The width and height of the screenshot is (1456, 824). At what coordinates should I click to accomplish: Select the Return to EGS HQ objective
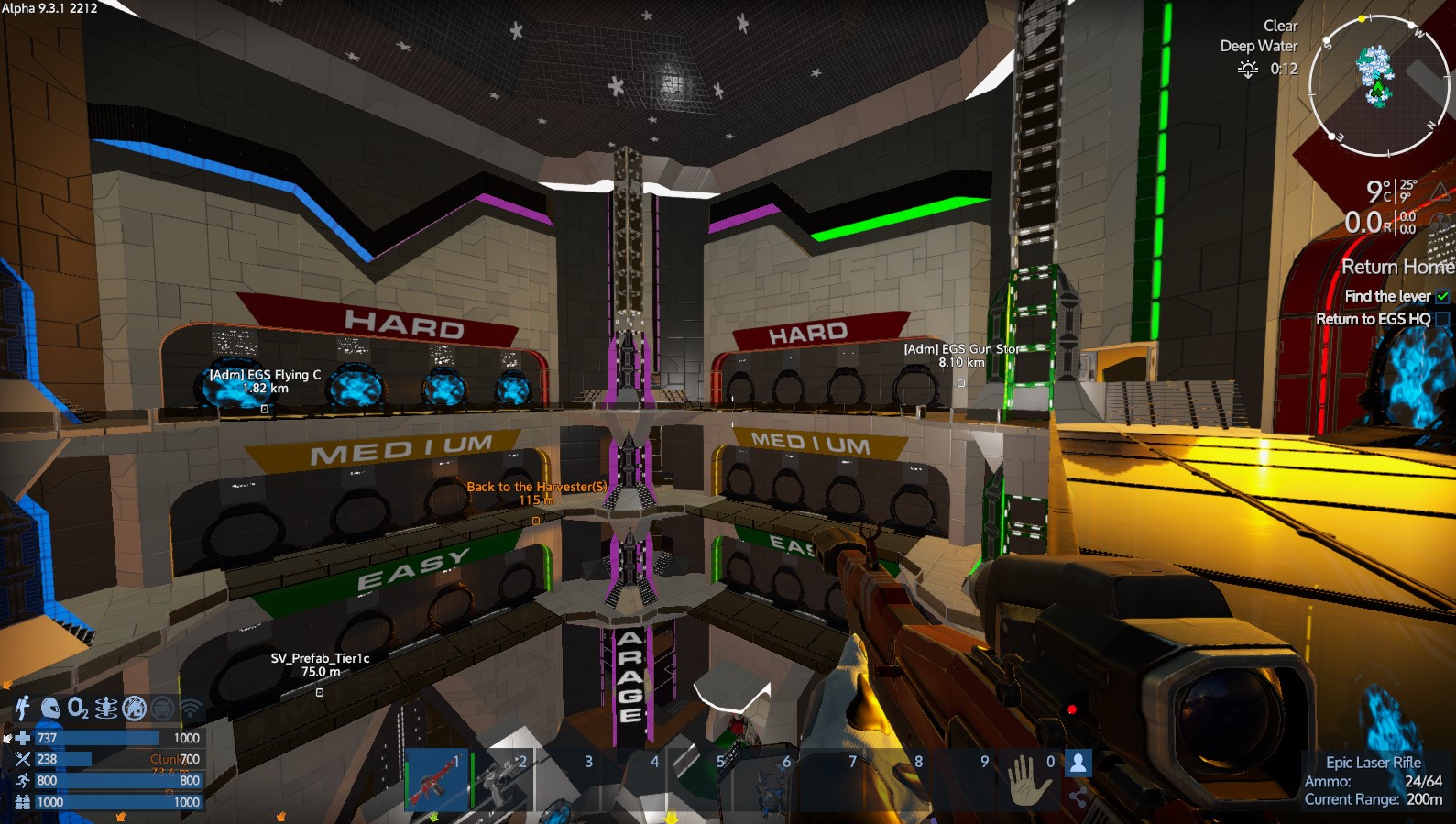[x=1373, y=319]
